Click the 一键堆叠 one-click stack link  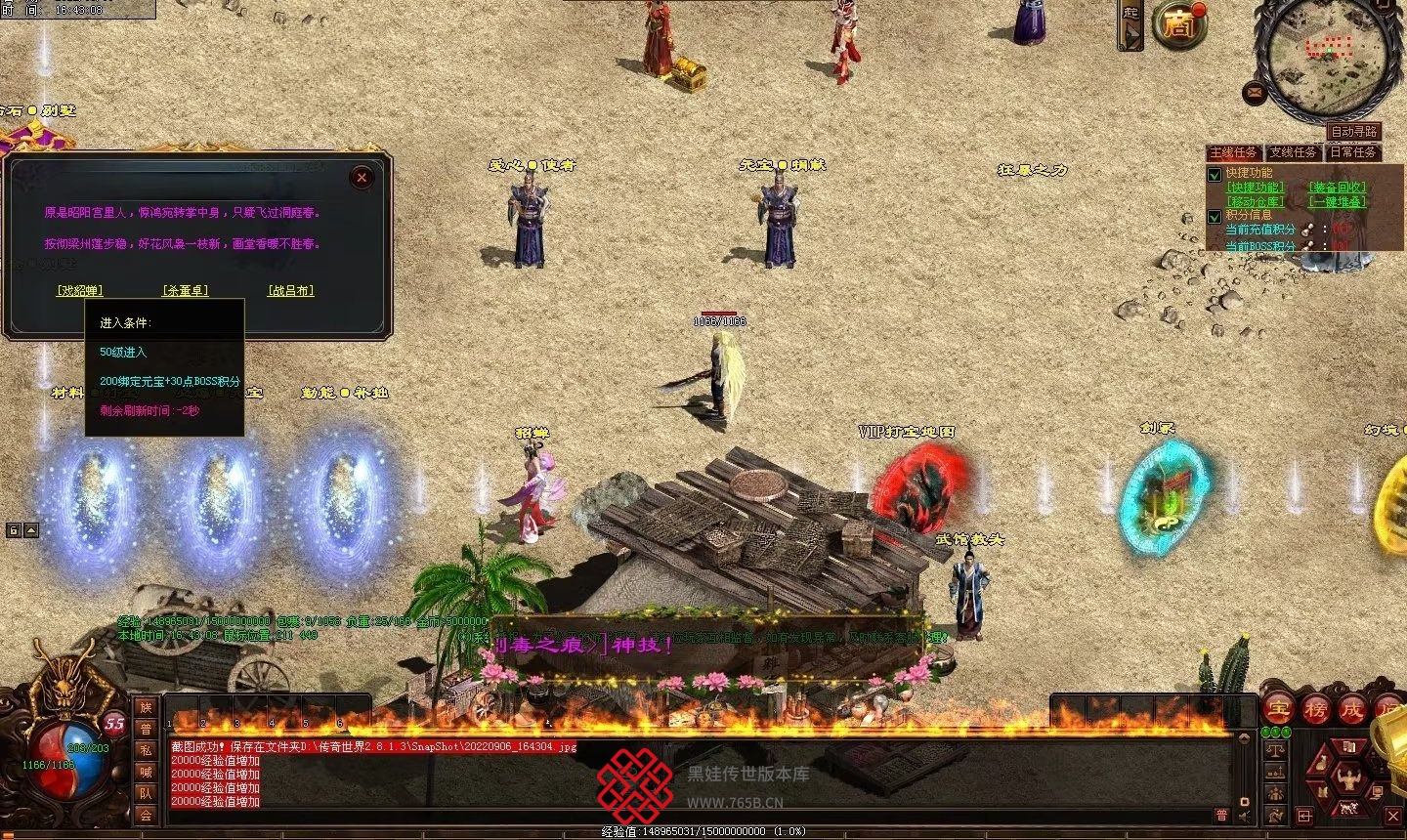1338,202
